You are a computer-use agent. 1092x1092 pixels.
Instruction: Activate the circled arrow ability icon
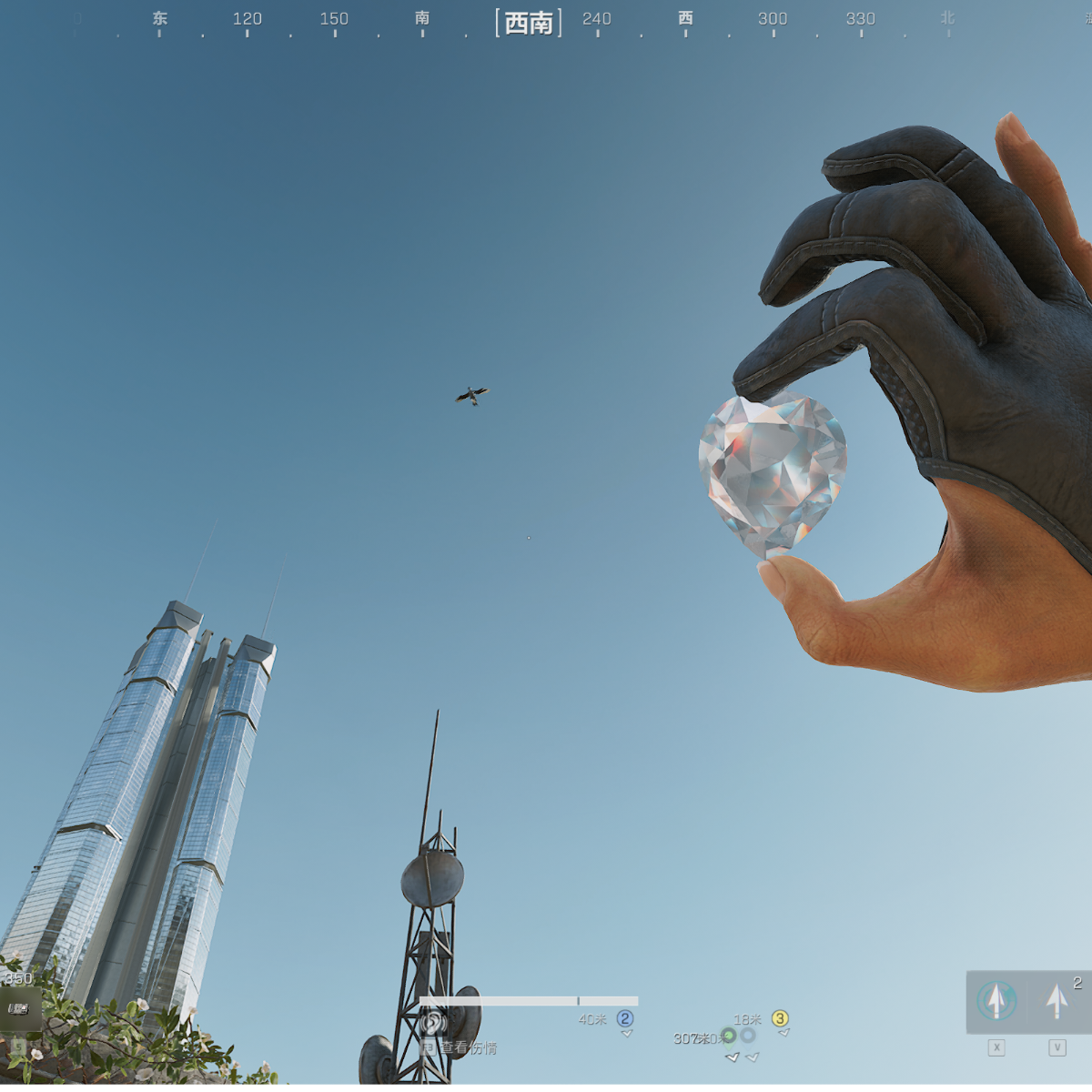click(x=996, y=1001)
